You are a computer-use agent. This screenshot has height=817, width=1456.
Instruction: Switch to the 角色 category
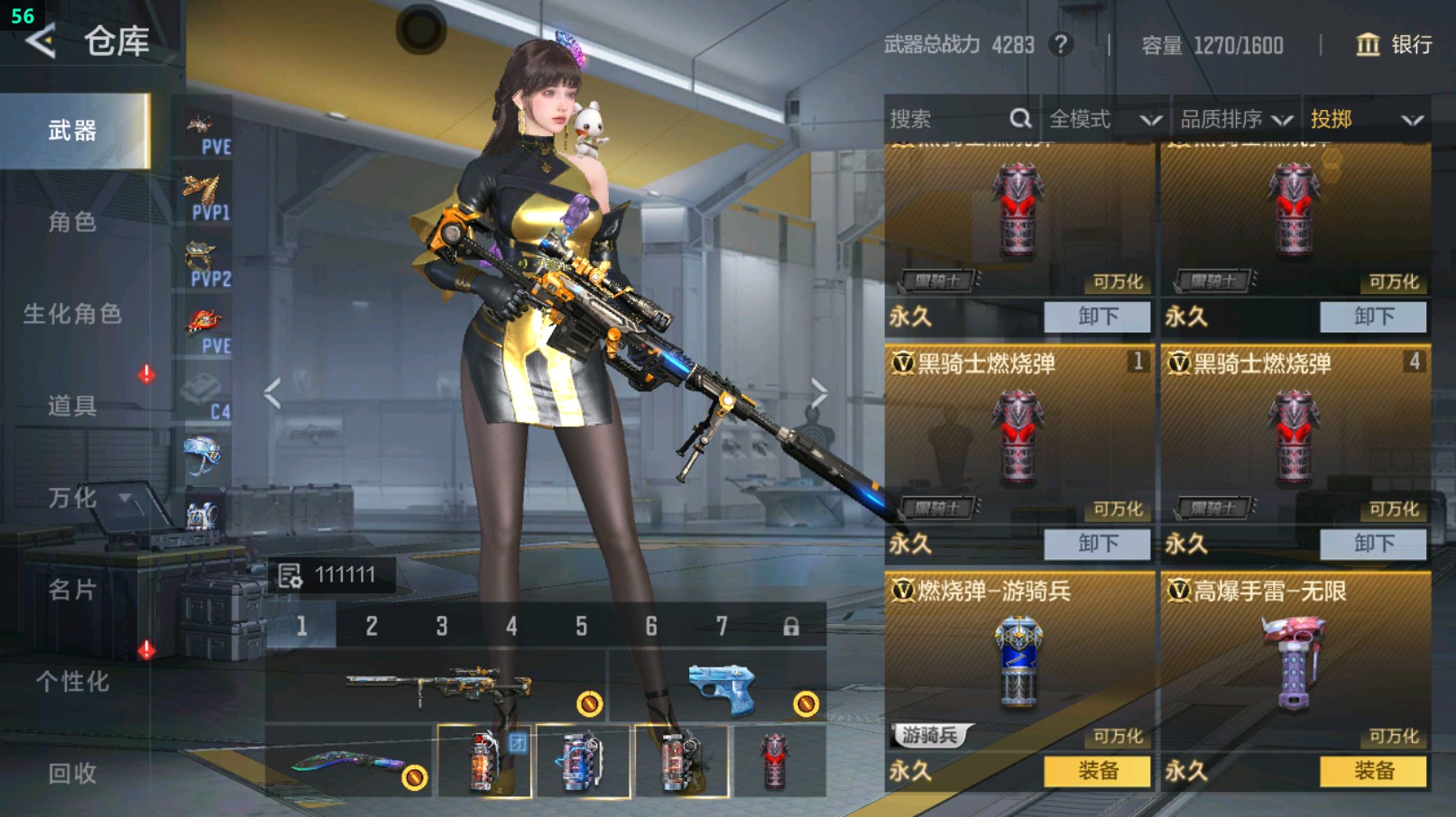(72, 222)
